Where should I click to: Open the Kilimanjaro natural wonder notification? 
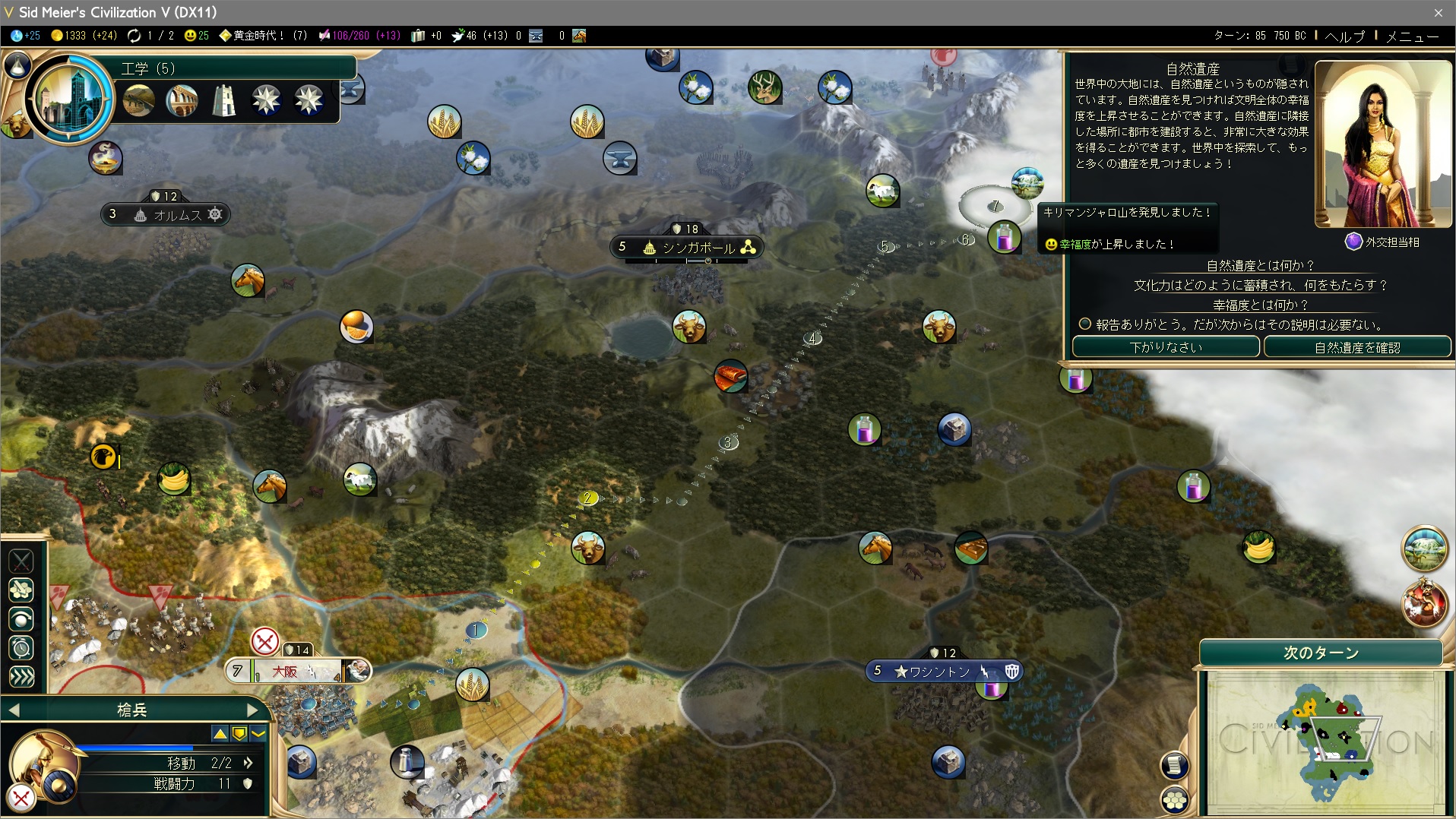point(1423,549)
